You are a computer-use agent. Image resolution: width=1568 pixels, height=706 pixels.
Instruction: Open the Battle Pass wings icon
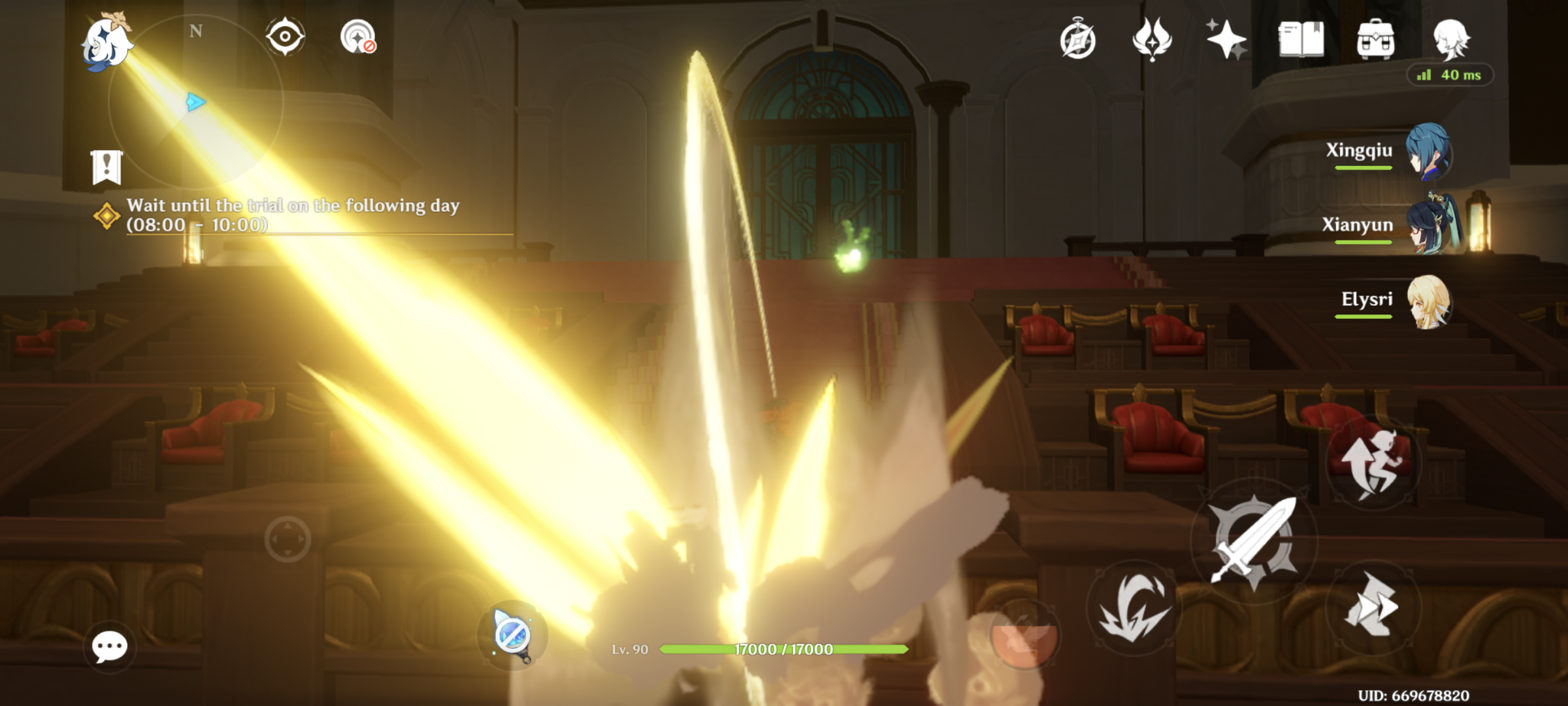pyautogui.click(x=1153, y=41)
